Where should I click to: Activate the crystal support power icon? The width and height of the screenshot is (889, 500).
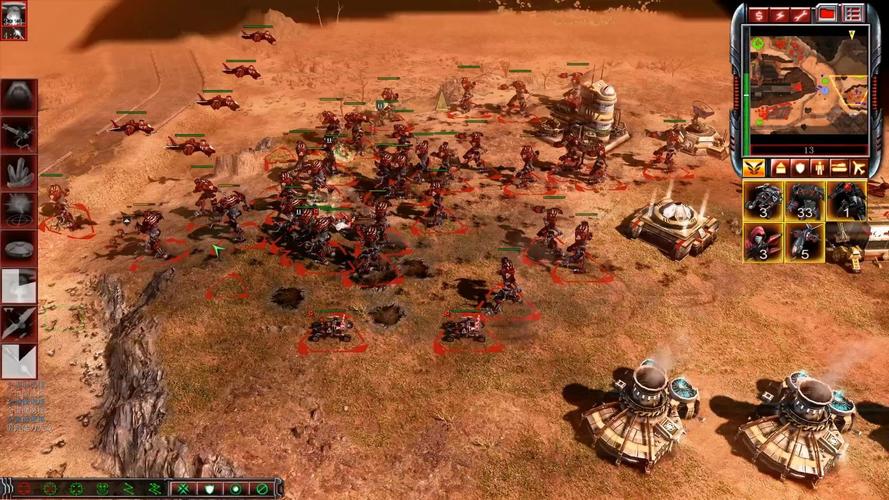pyautogui.click(x=19, y=171)
